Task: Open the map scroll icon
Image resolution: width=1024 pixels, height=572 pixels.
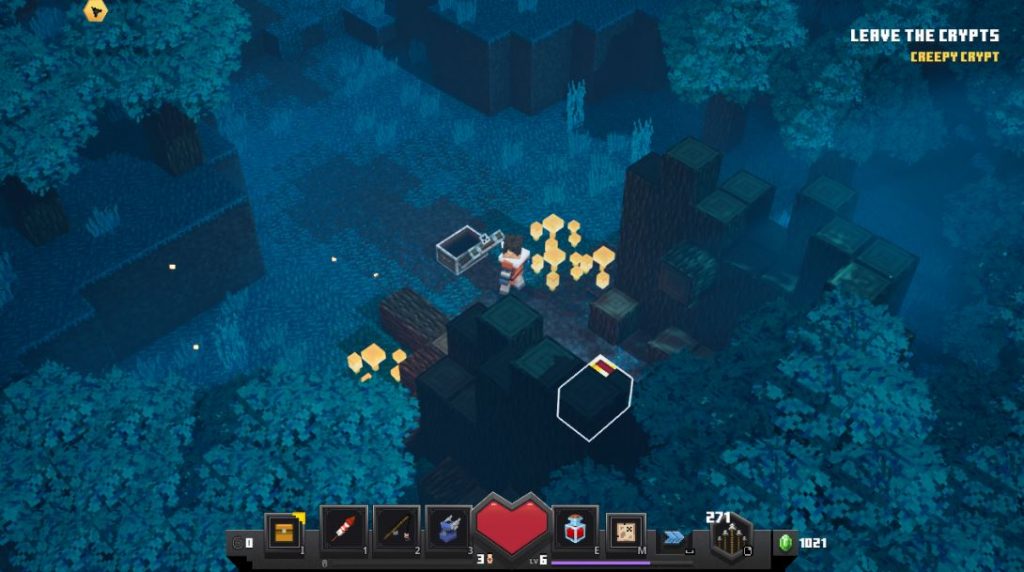Action: tap(626, 531)
